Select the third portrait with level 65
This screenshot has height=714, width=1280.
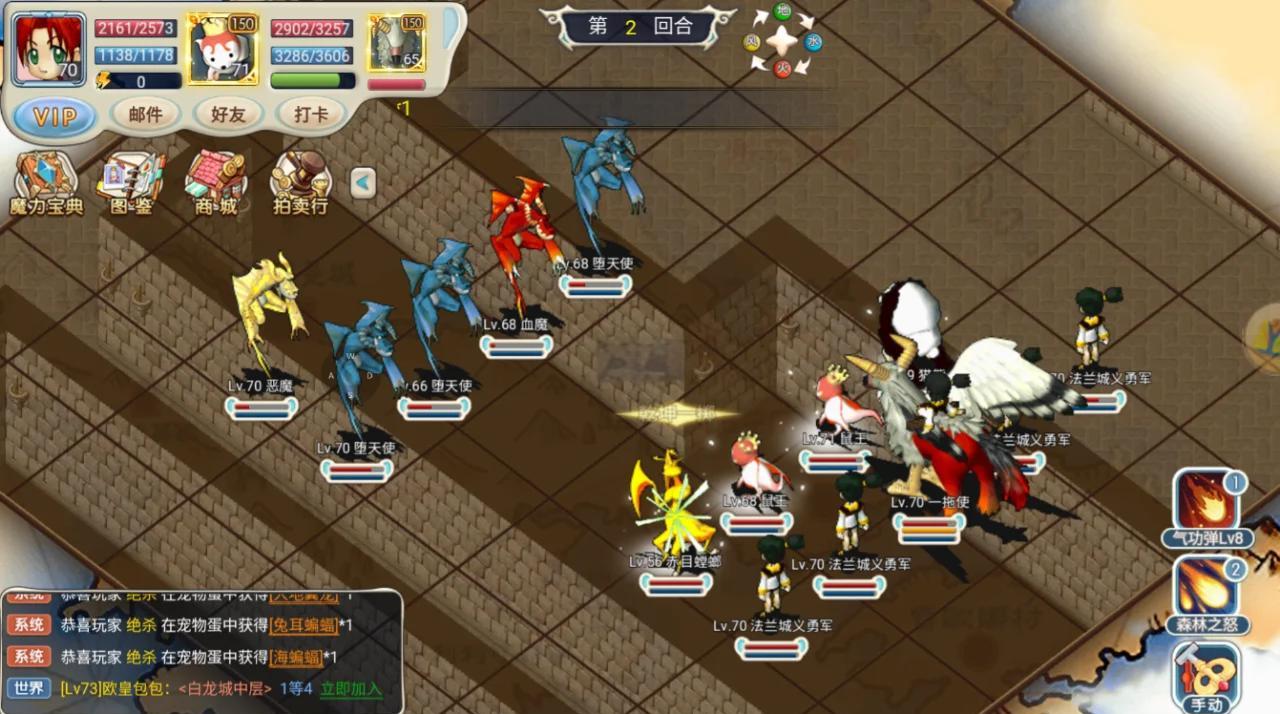click(x=397, y=44)
